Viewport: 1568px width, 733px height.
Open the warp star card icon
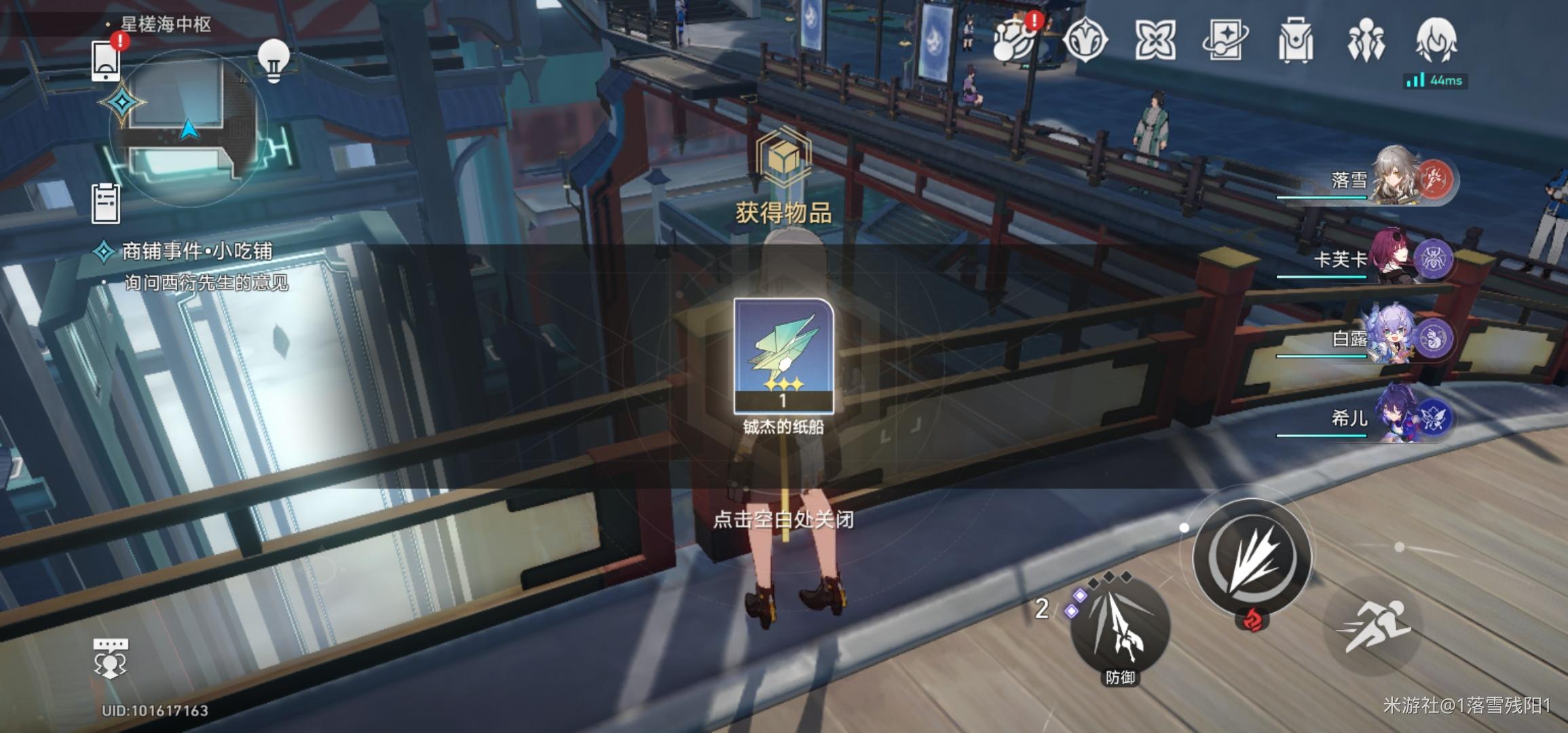click(1225, 41)
